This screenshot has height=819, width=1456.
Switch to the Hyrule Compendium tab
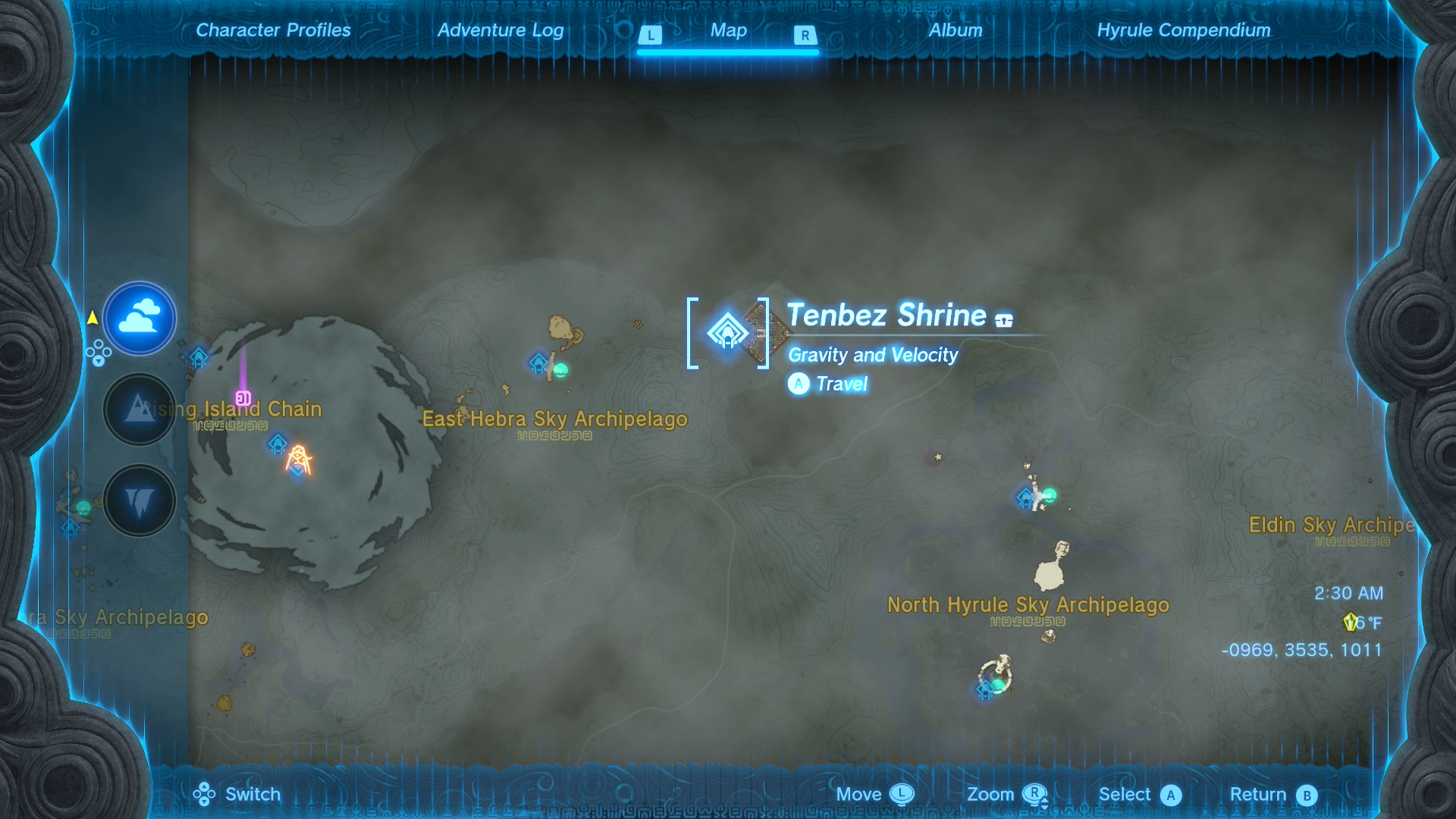click(1183, 30)
